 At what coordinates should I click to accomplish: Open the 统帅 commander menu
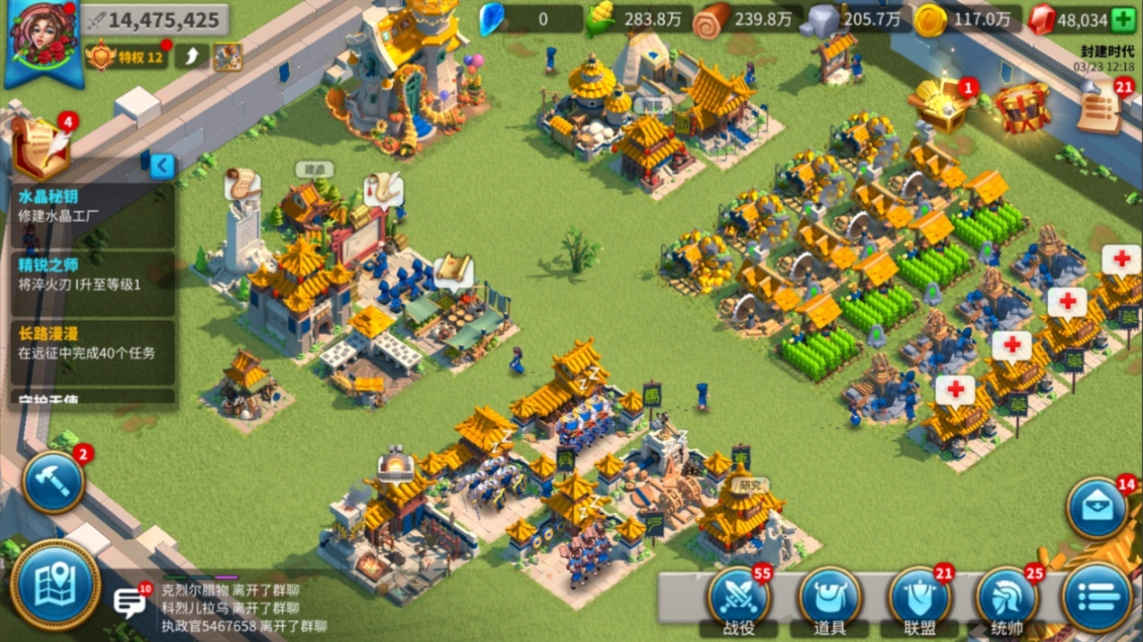point(1007,599)
